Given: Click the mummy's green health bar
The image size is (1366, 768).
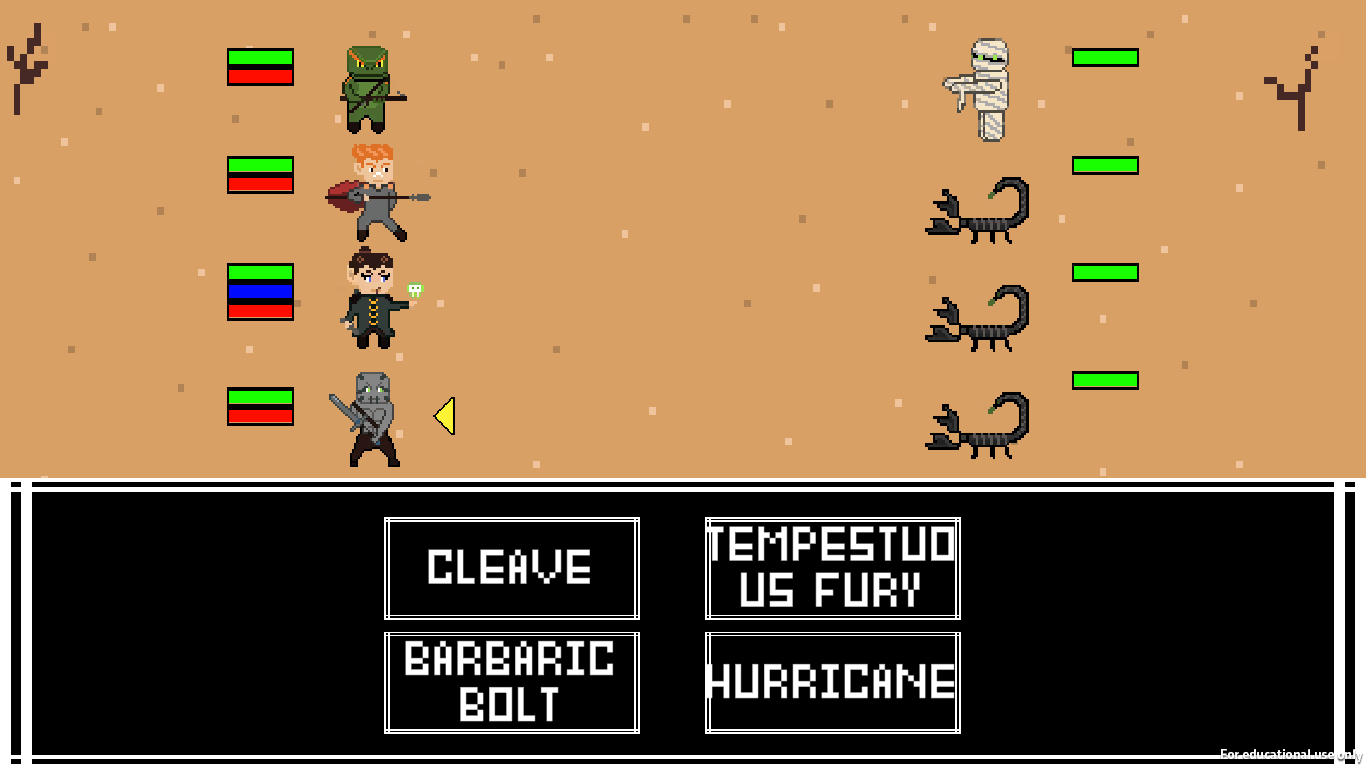Looking at the screenshot, I should [1104, 58].
